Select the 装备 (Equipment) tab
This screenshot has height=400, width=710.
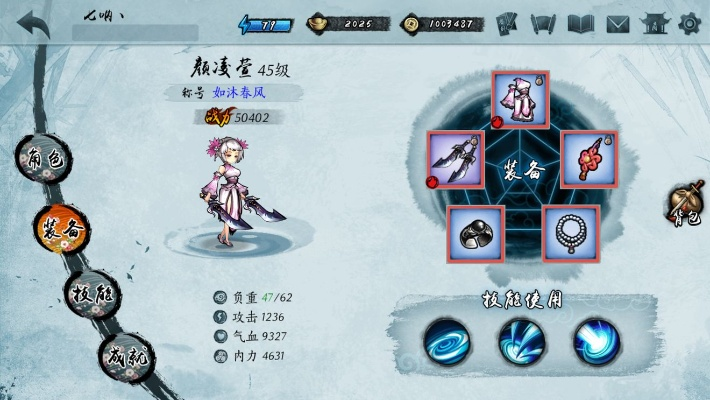tap(61, 229)
